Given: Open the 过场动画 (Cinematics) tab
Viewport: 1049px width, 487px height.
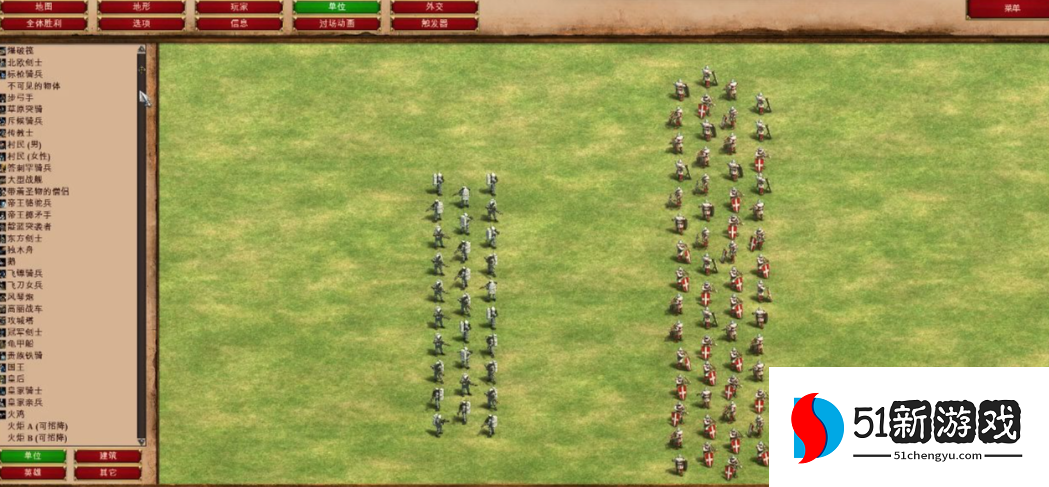Looking at the screenshot, I should coord(337,23).
